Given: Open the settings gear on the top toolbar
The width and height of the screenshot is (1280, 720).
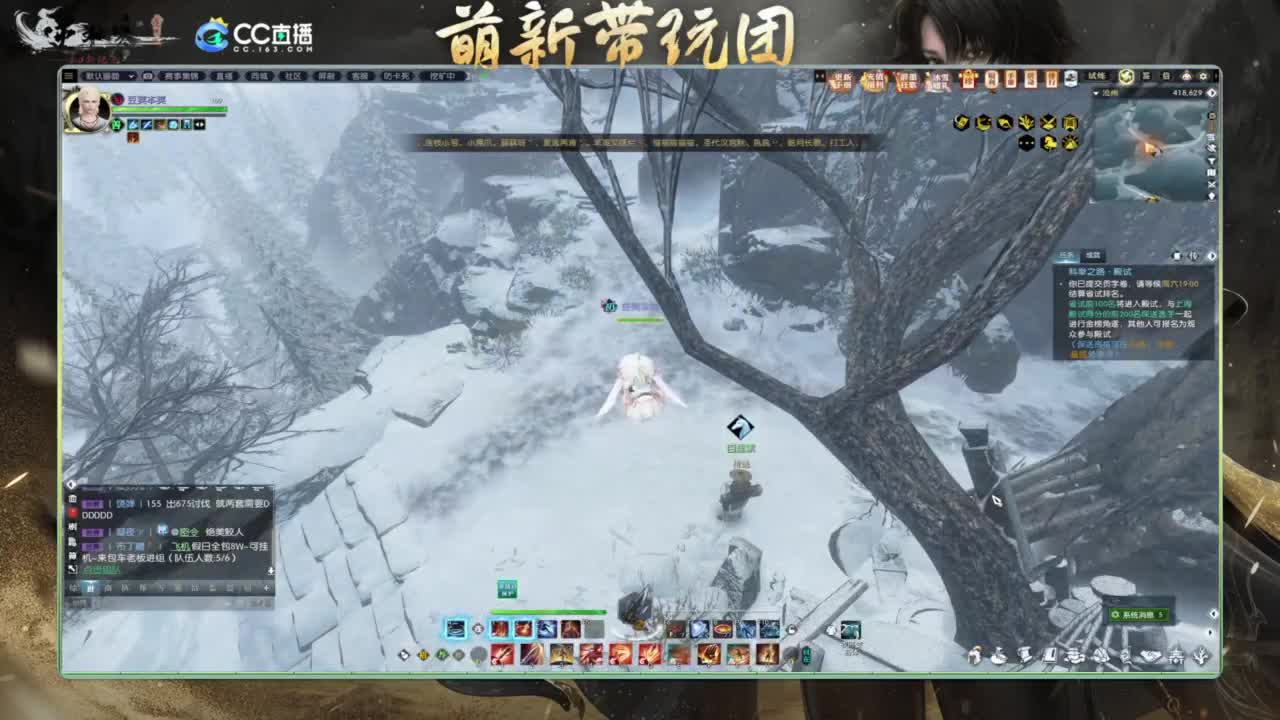Looking at the screenshot, I should pyautogui.click(x=1202, y=76).
